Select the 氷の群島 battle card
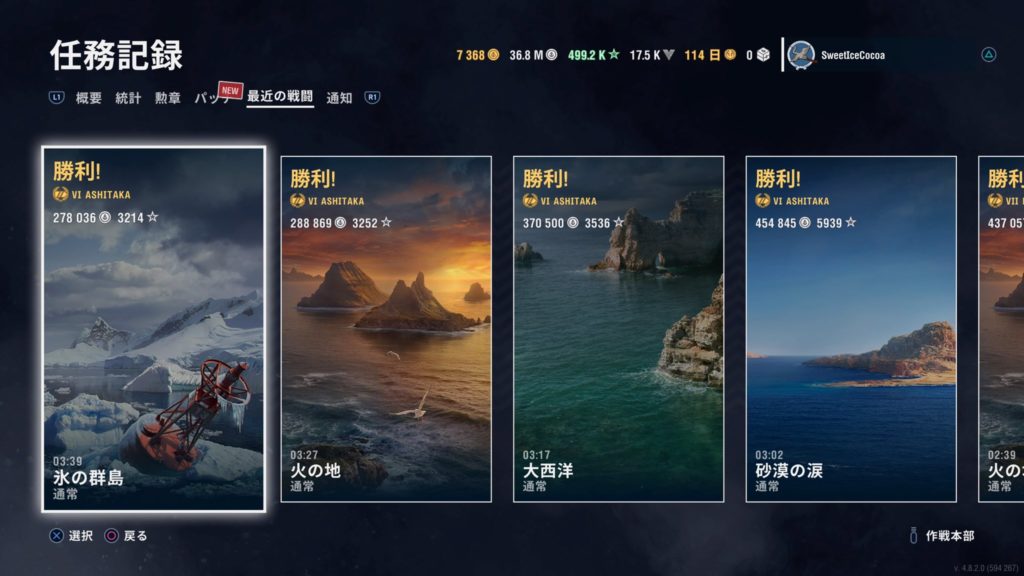1024x576 pixels. (154, 329)
